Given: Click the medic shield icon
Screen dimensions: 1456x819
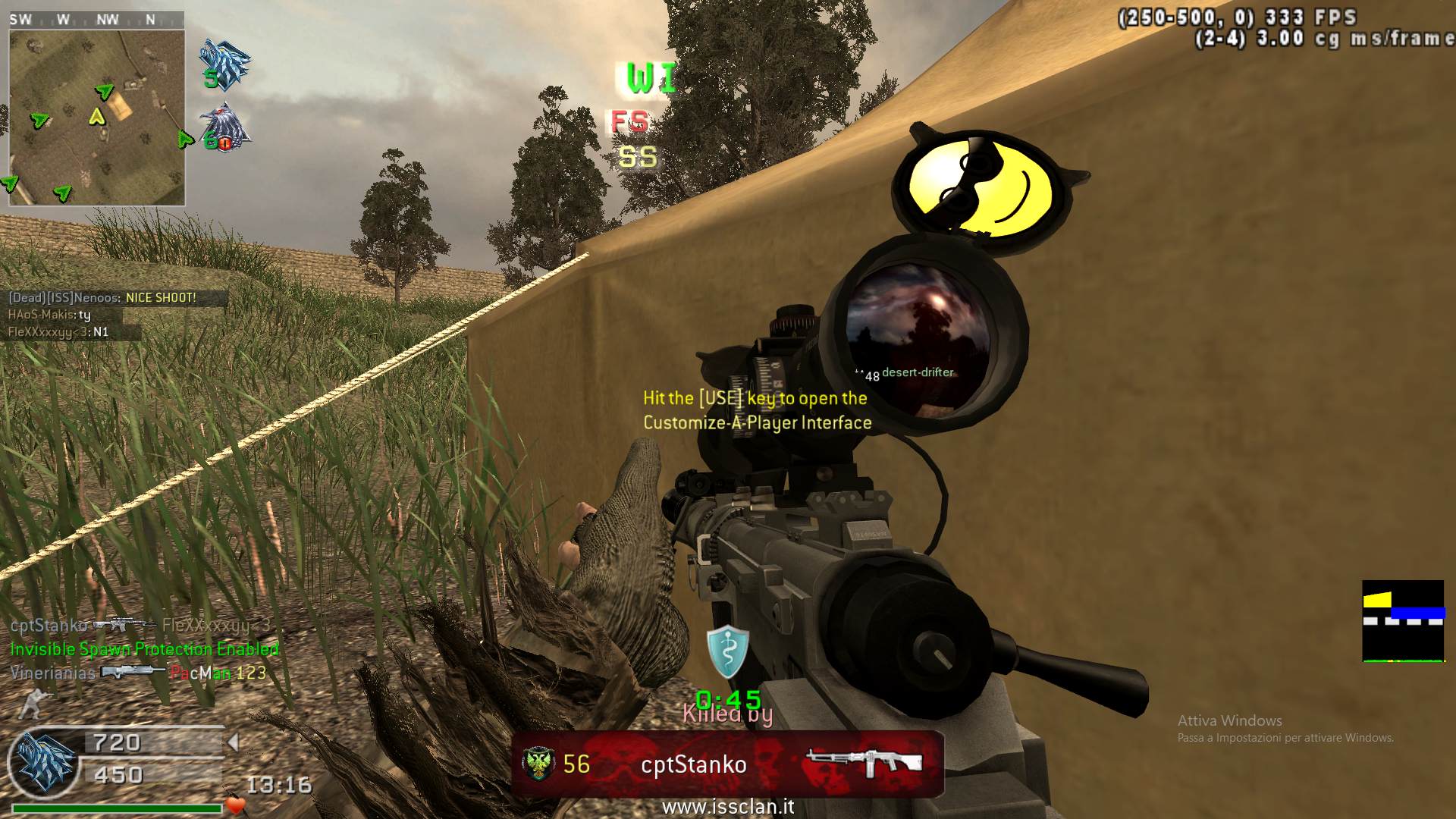Looking at the screenshot, I should click(727, 650).
